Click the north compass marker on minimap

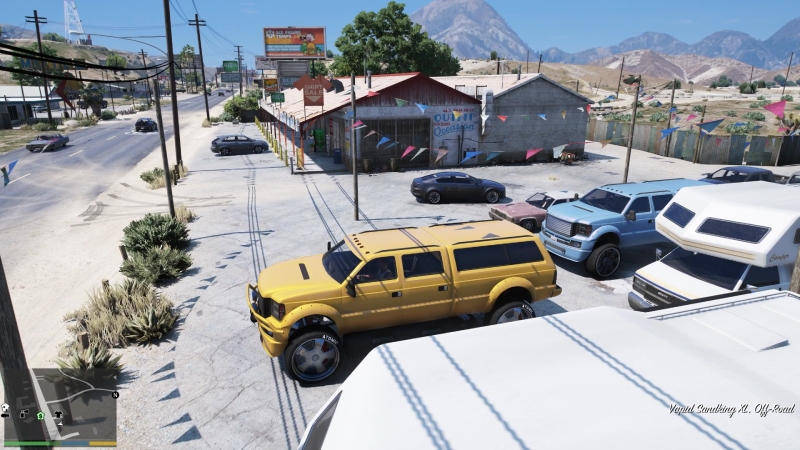click(x=115, y=395)
